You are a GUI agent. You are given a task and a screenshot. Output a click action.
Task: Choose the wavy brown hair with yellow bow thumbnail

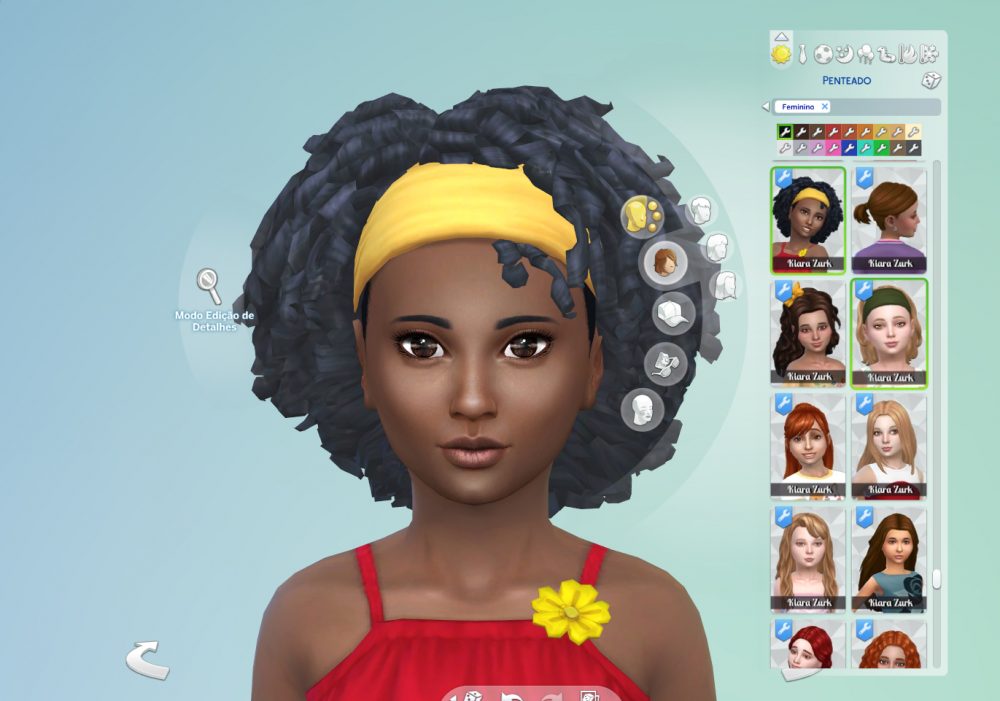click(808, 333)
